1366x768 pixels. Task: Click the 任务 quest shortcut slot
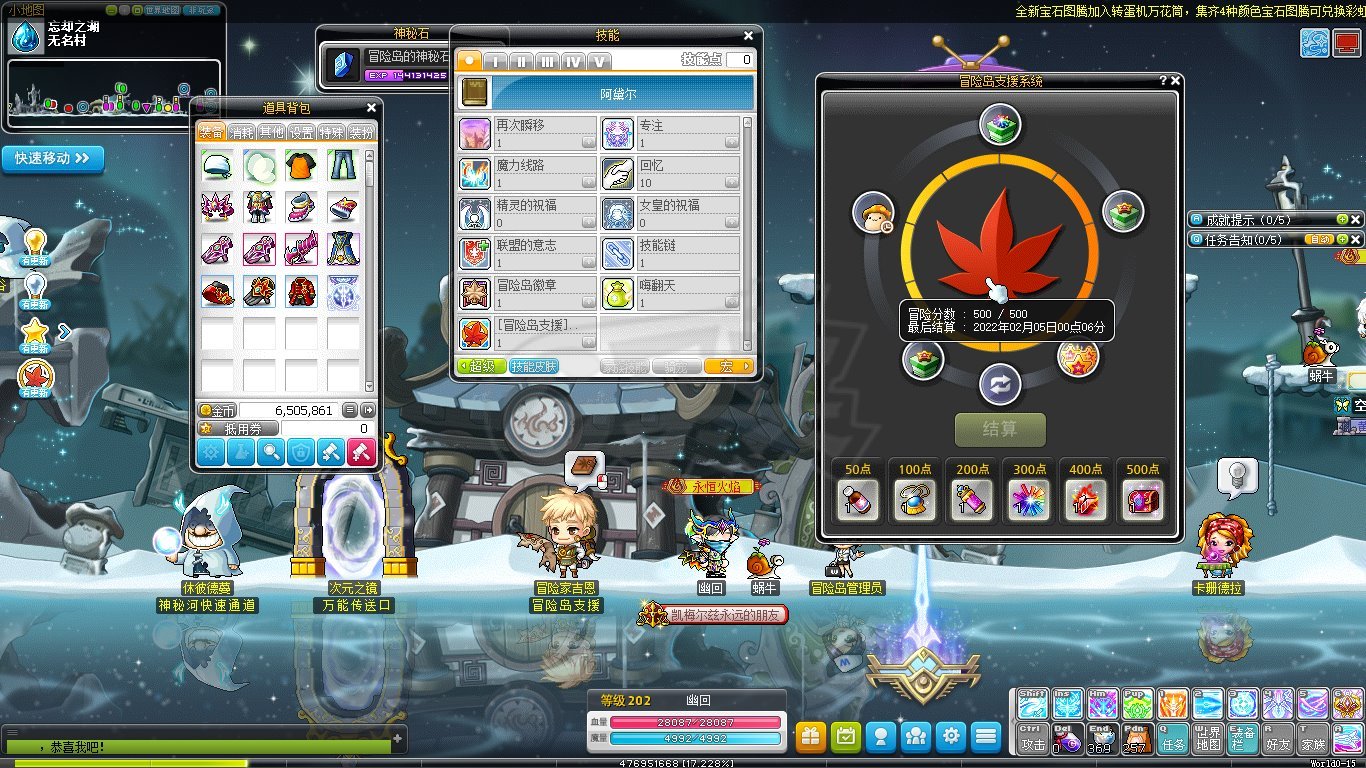tap(1173, 738)
